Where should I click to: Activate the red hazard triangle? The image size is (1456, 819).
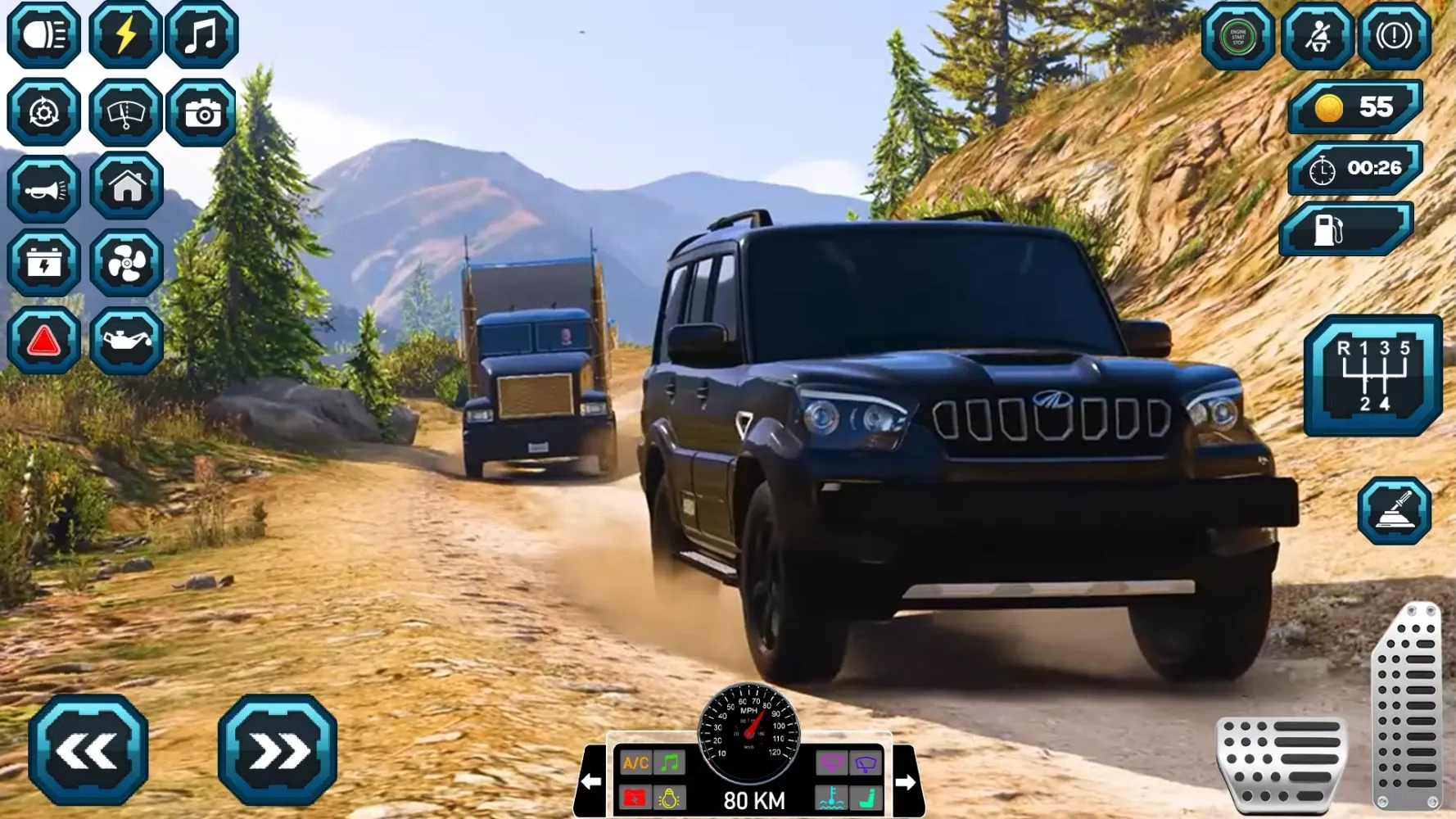click(44, 341)
